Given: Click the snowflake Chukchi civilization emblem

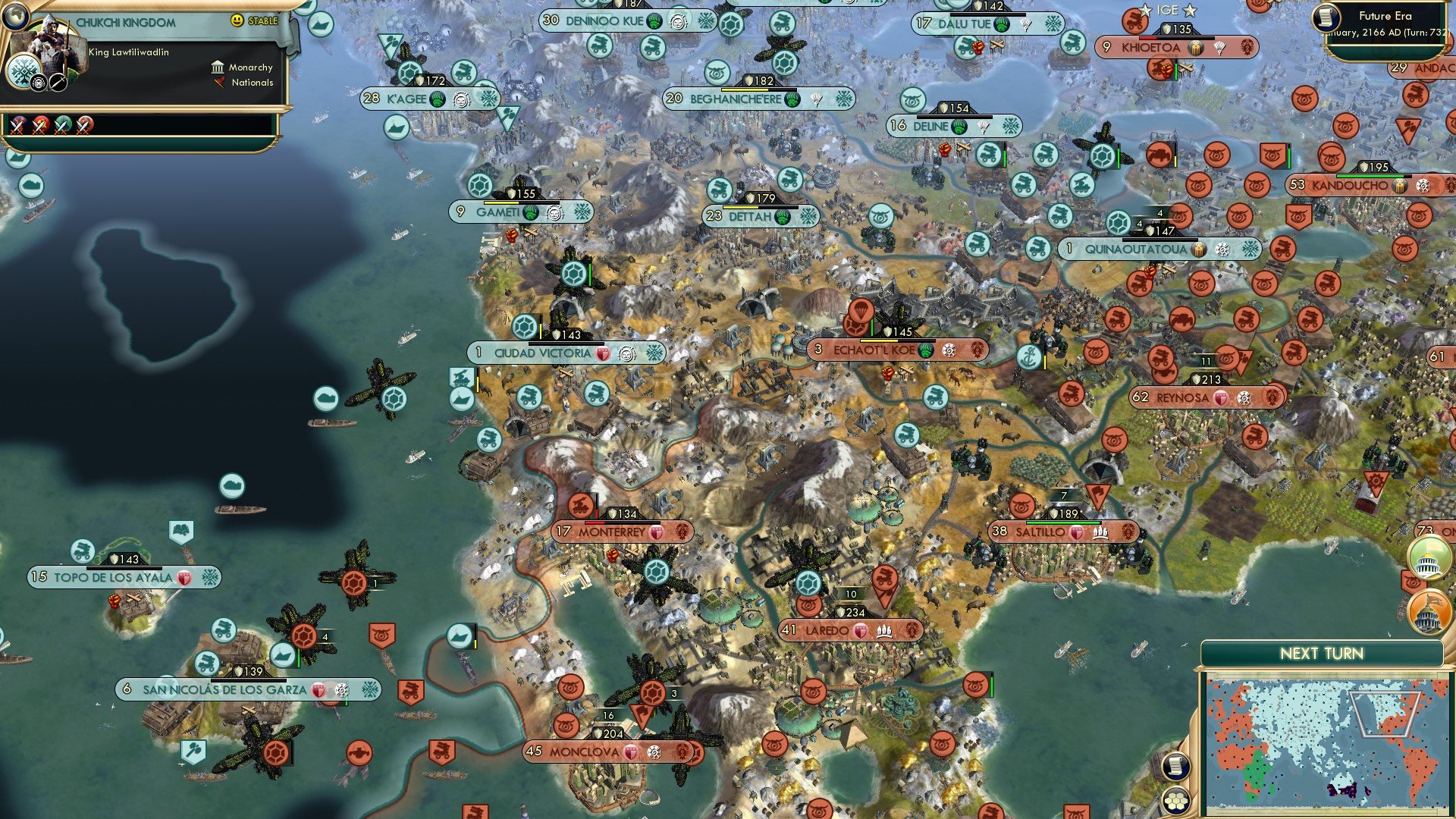Looking at the screenshot, I should (24, 73).
